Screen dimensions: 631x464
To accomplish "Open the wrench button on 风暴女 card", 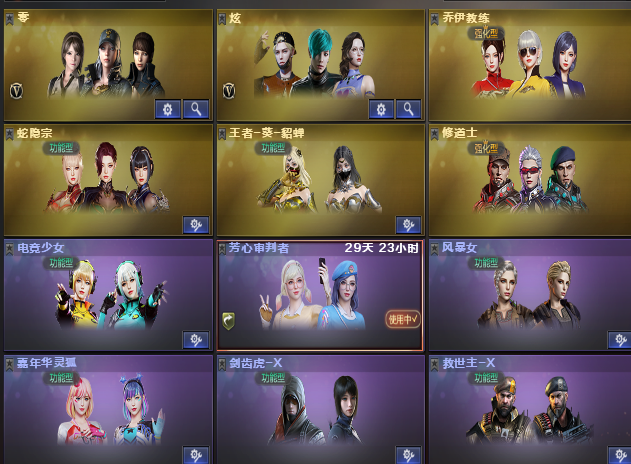I will pos(618,340).
